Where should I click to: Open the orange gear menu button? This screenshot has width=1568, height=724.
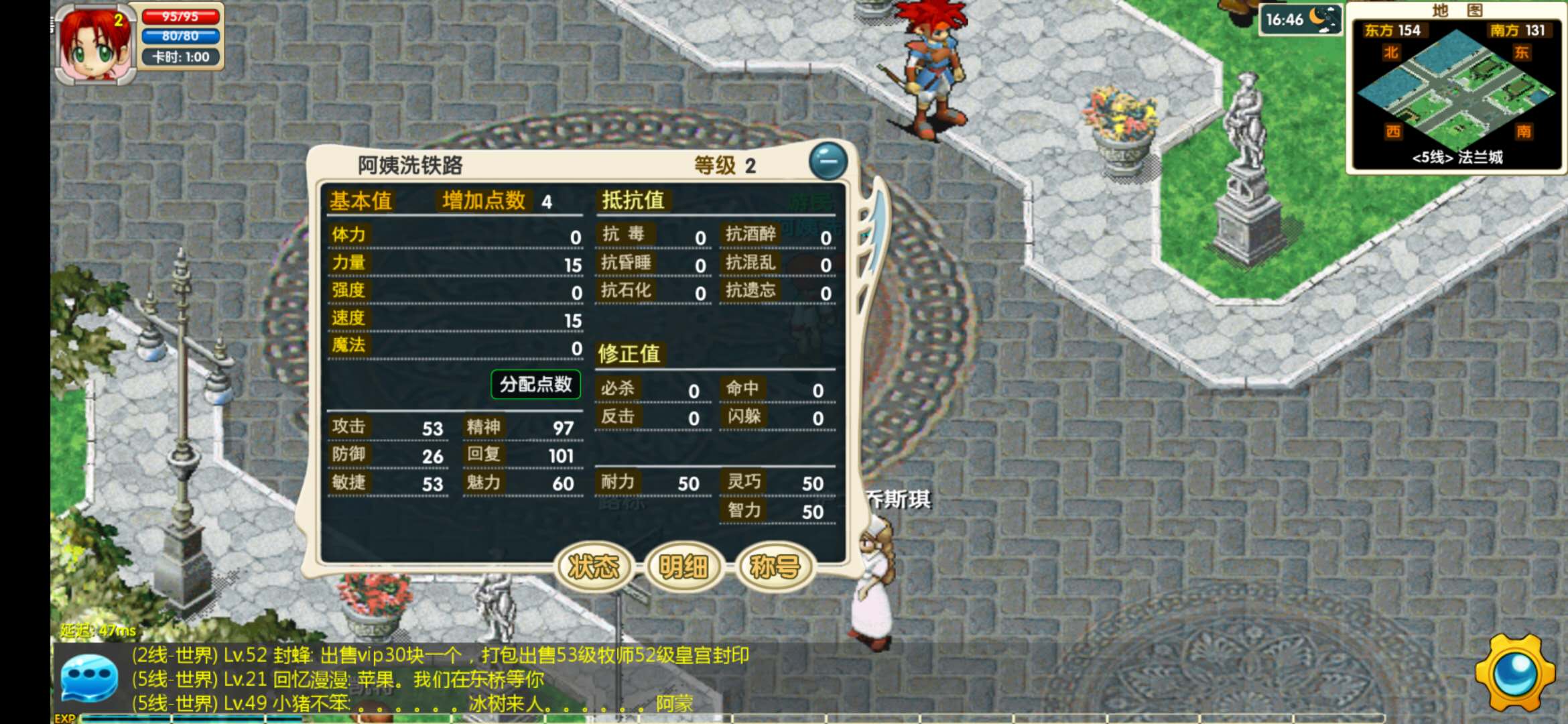pyautogui.click(x=1515, y=673)
